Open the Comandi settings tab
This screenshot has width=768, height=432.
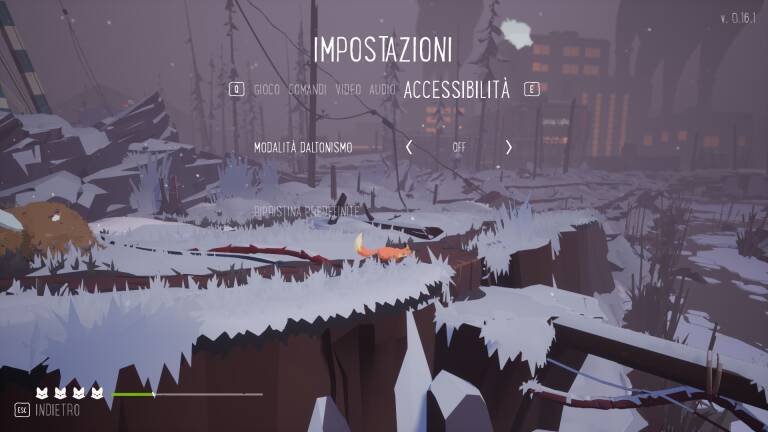point(307,90)
